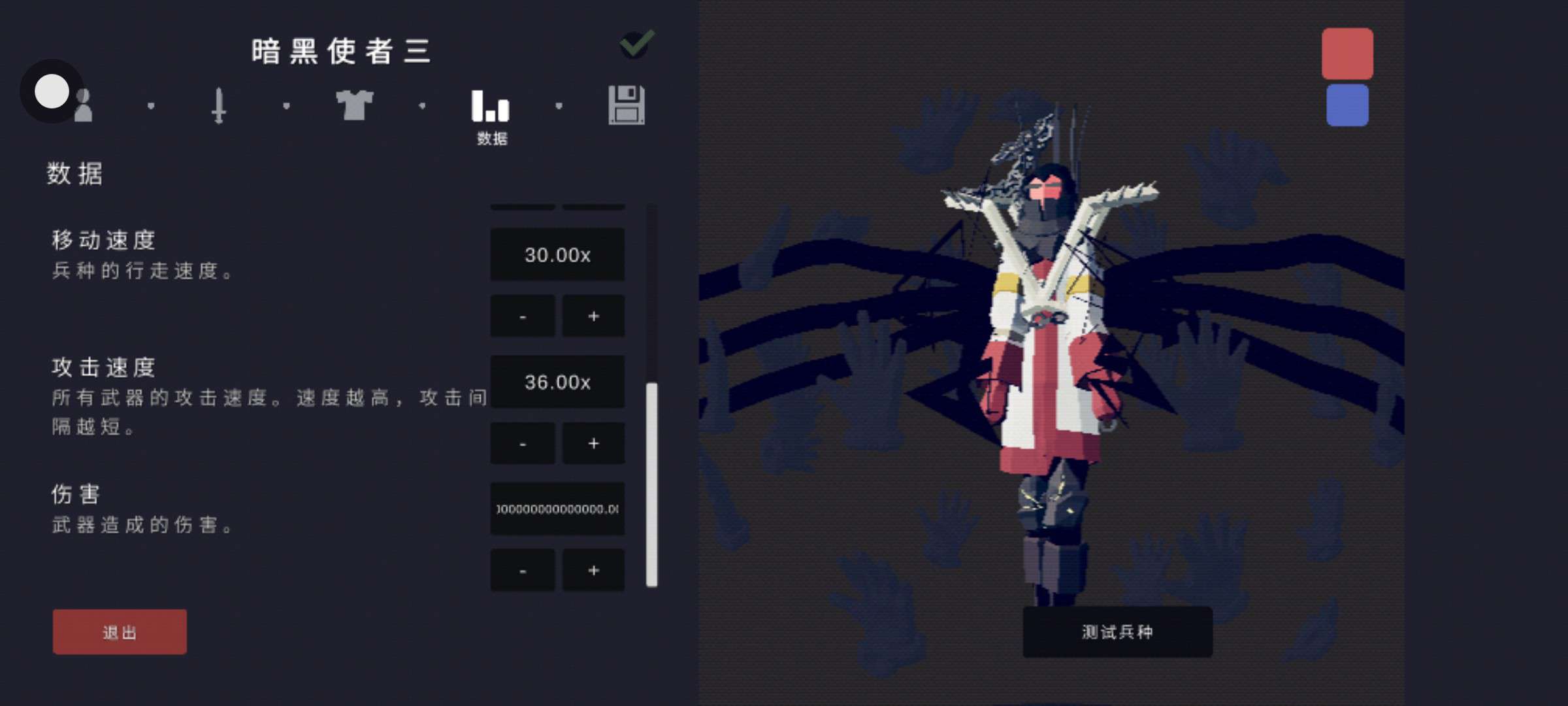
Task: Switch to the shirt clothing tab
Action: pos(354,105)
